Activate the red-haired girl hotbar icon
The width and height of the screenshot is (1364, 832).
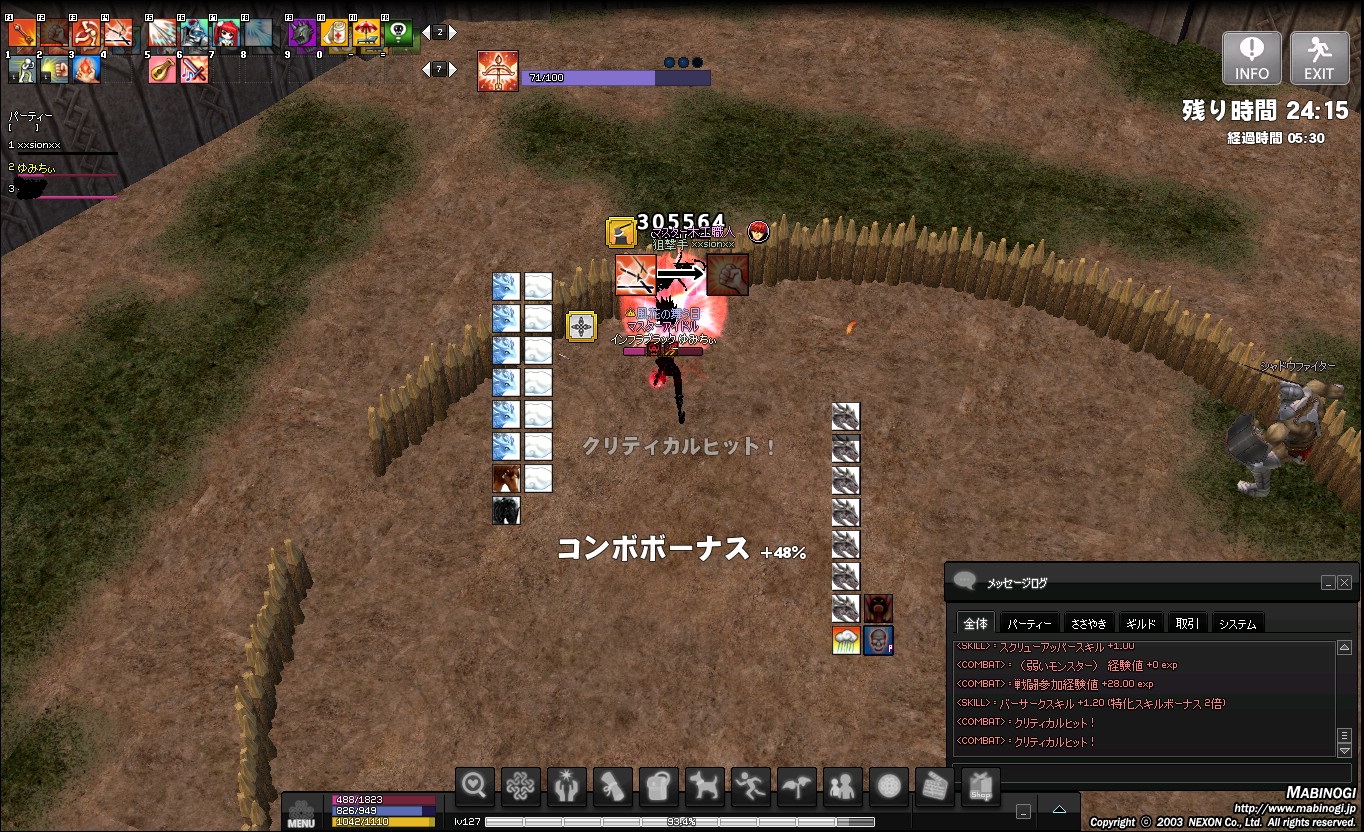[x=226, y=33]
